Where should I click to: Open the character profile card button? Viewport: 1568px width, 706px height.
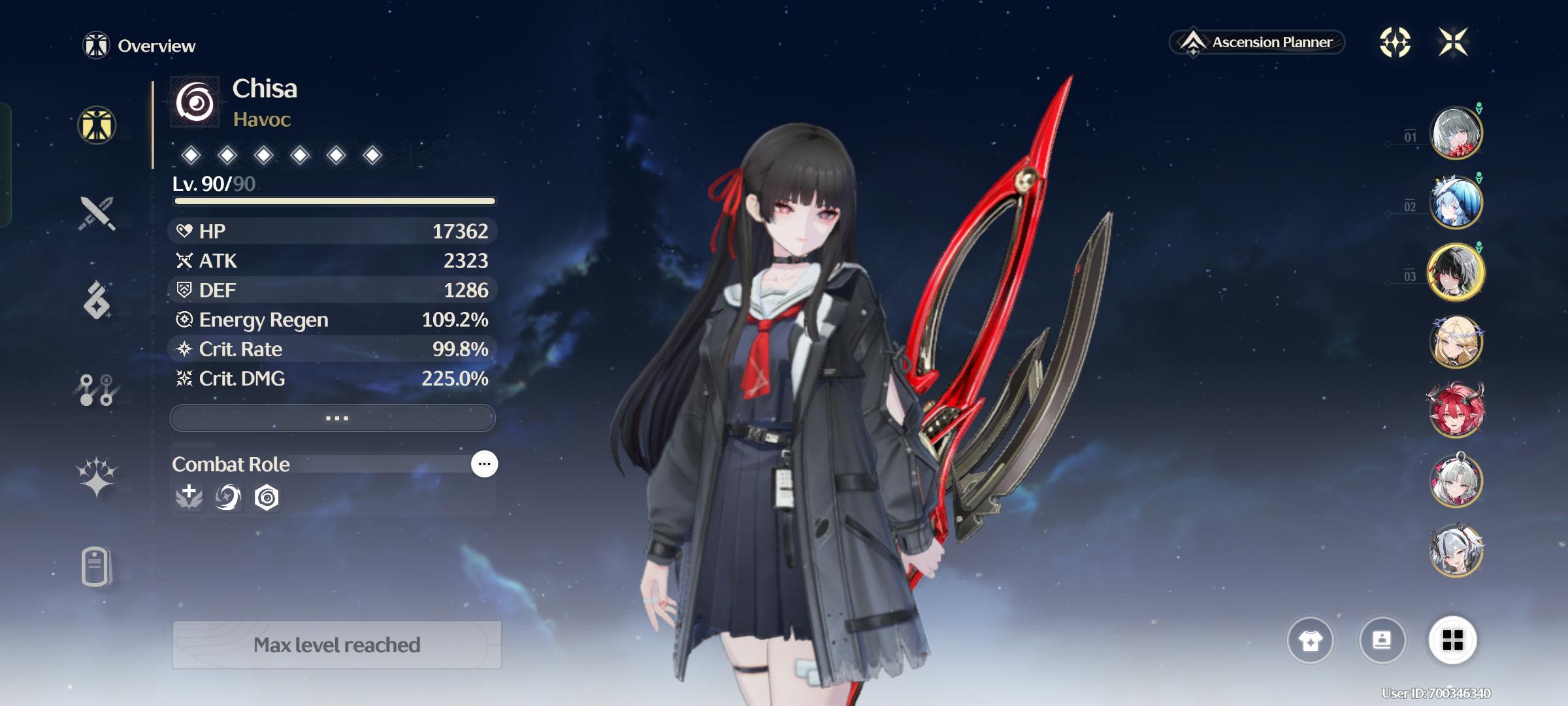[1382, 641]
